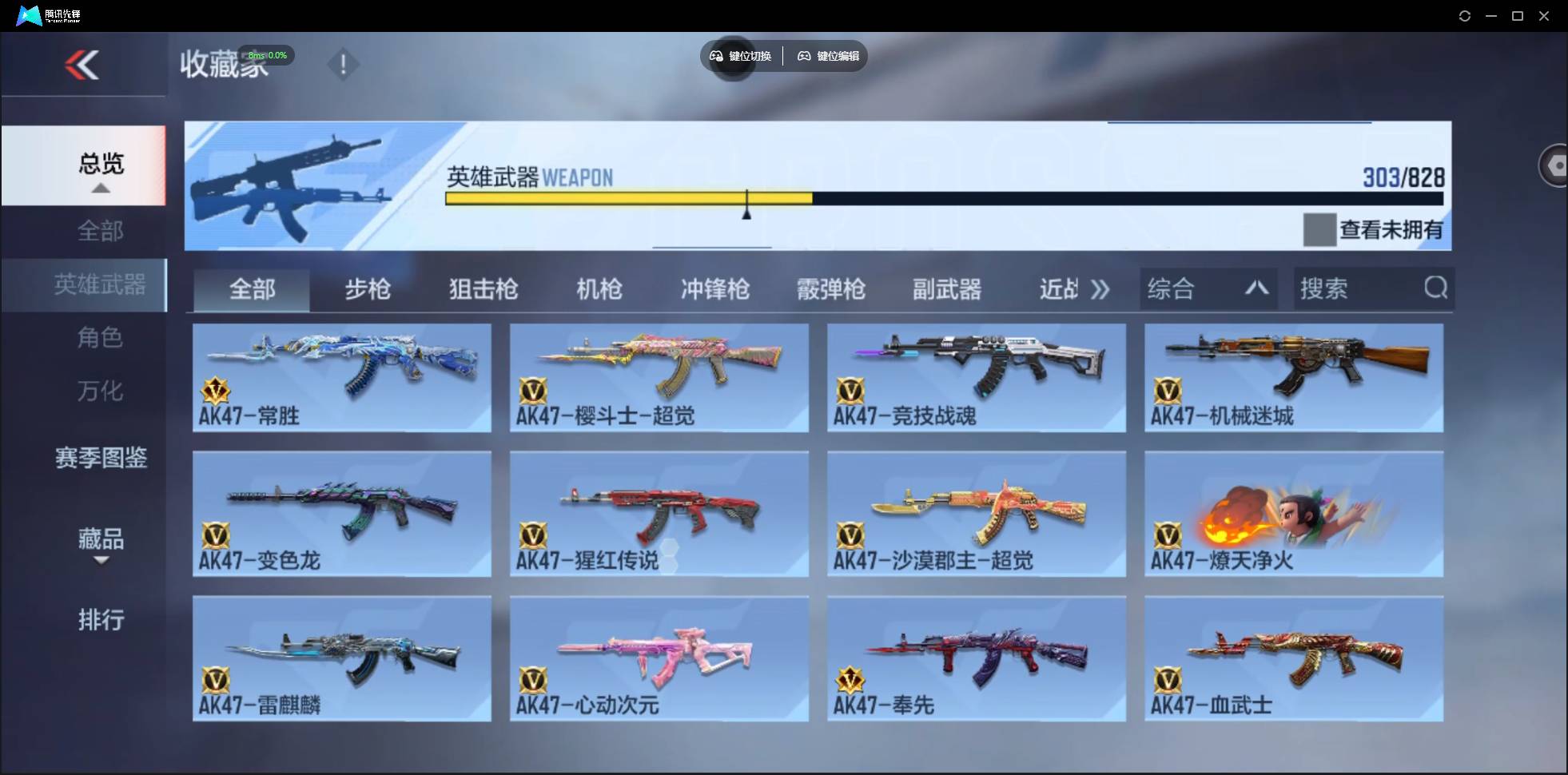Click the Tencent 先锋 logo top-left
The width and height of the screenshot is (1568, 775).
click(28, 14)
